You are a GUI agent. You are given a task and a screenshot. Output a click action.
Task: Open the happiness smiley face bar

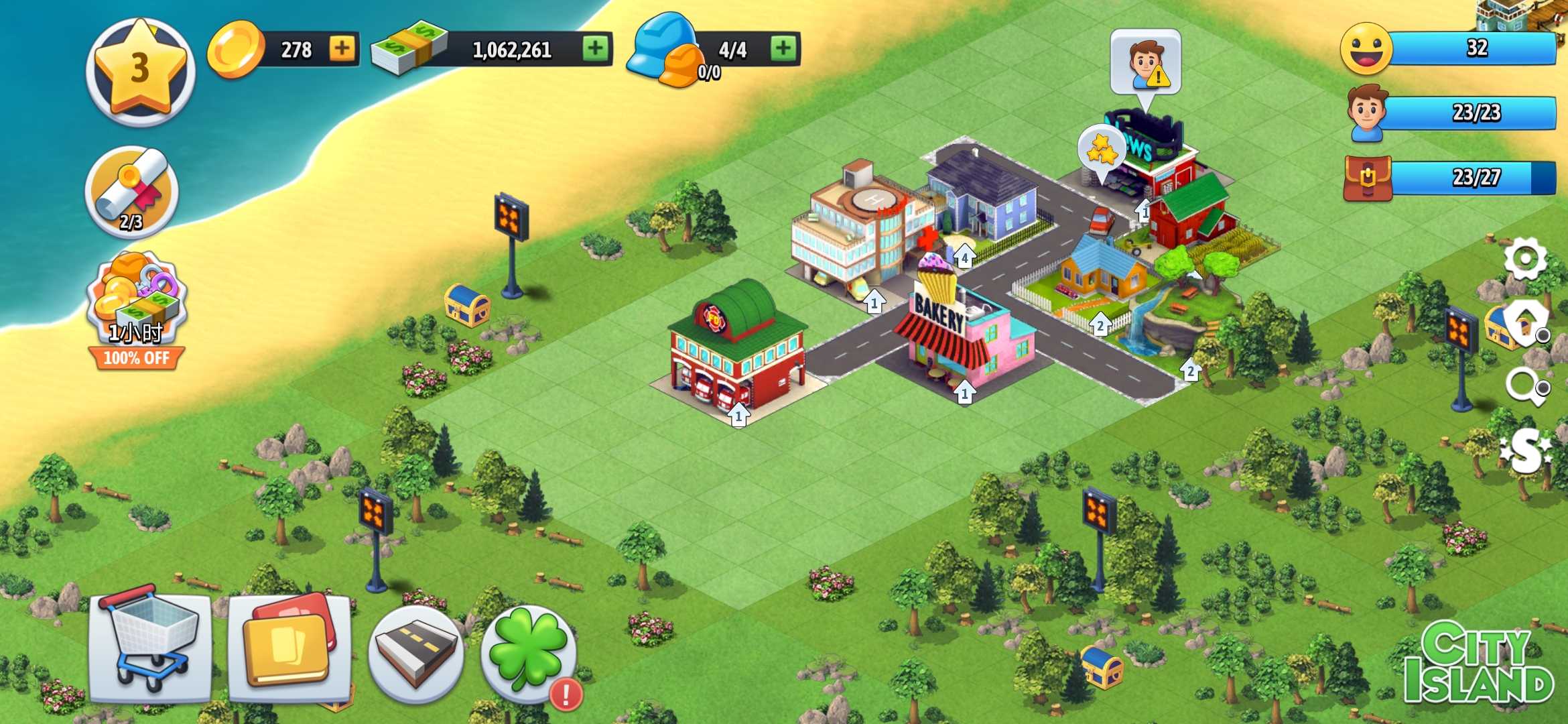pos(1447,48)
